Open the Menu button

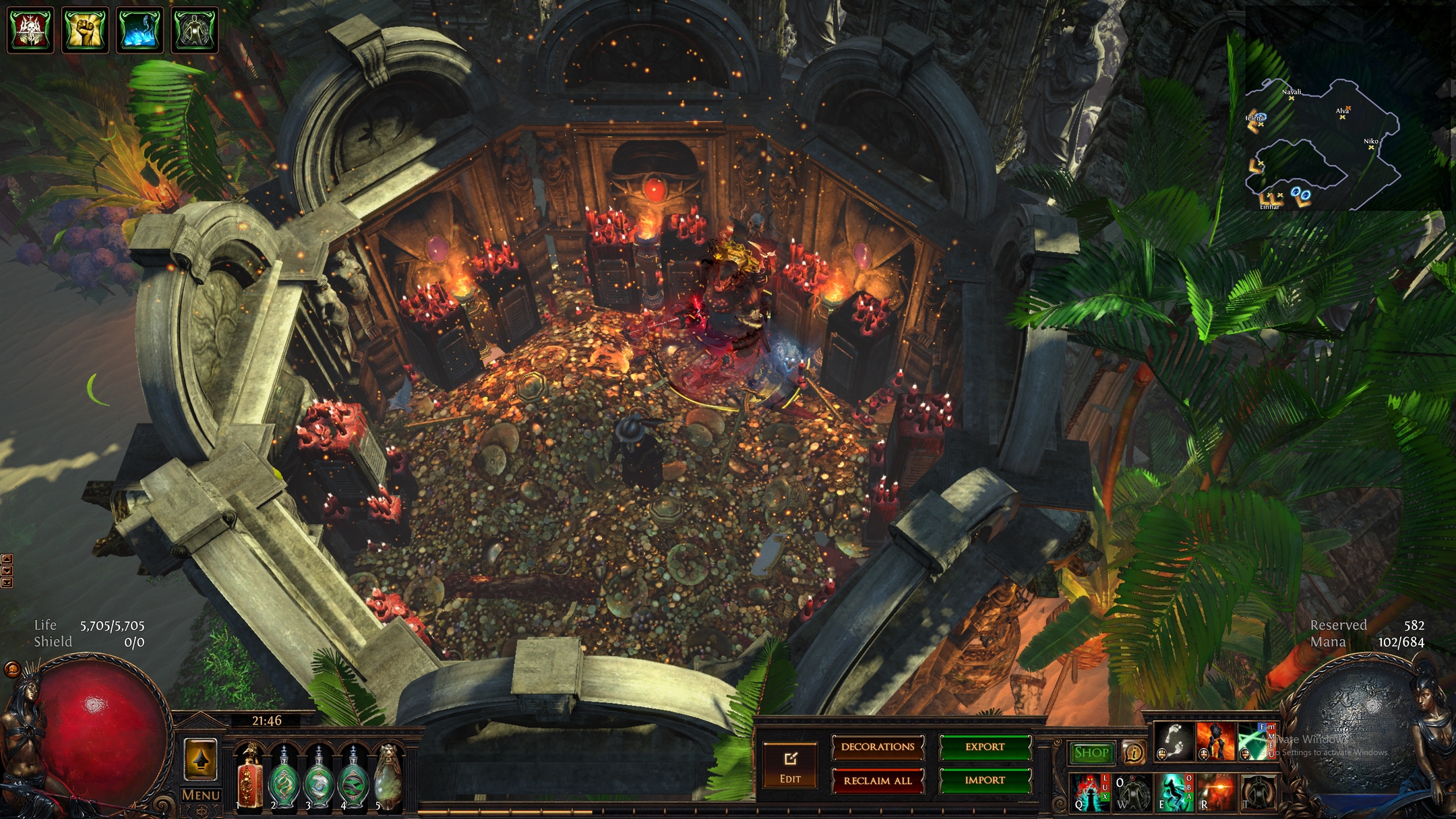click(200, 795)
